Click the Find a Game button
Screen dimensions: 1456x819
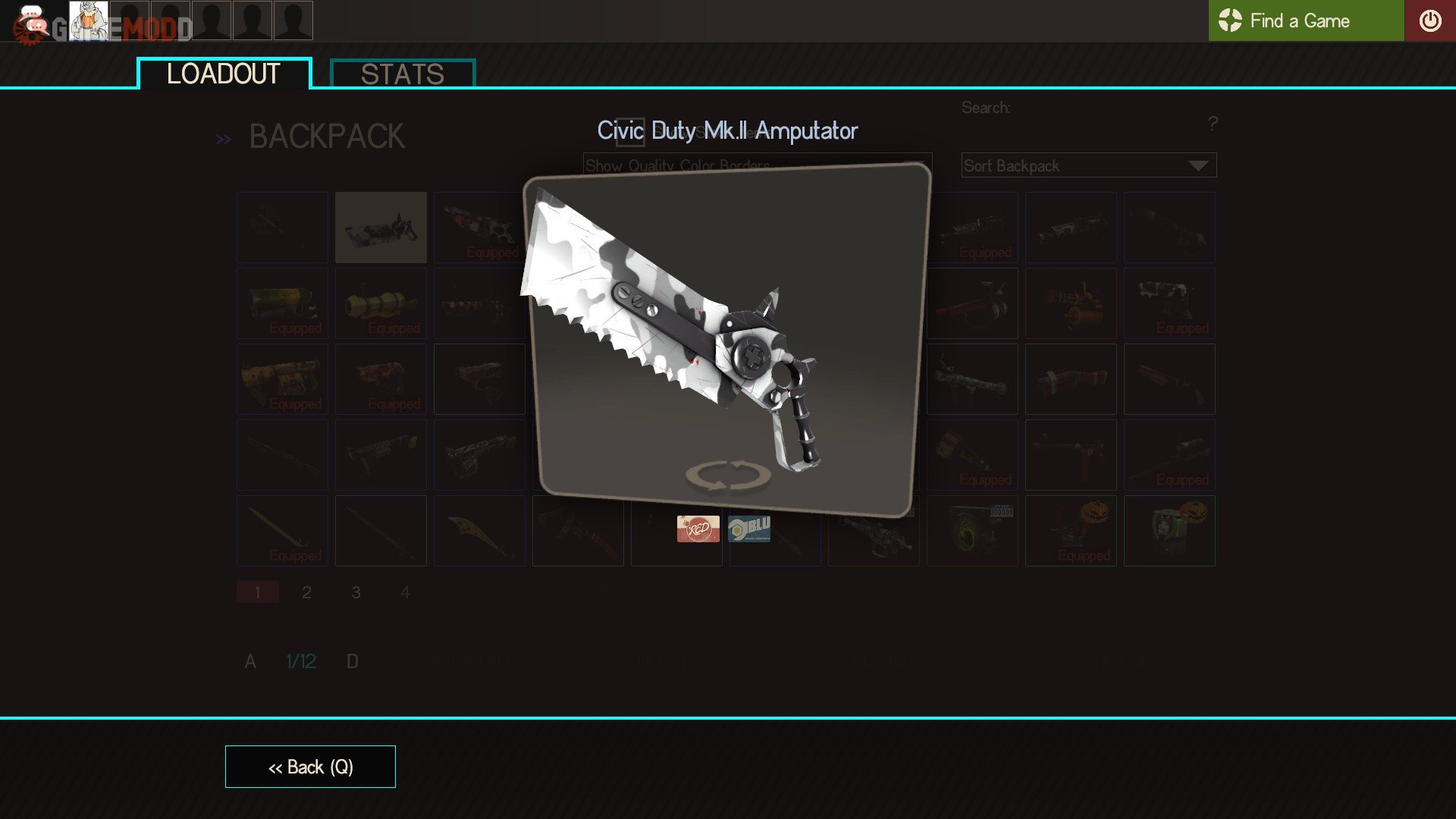click(x=1305, y=20)
